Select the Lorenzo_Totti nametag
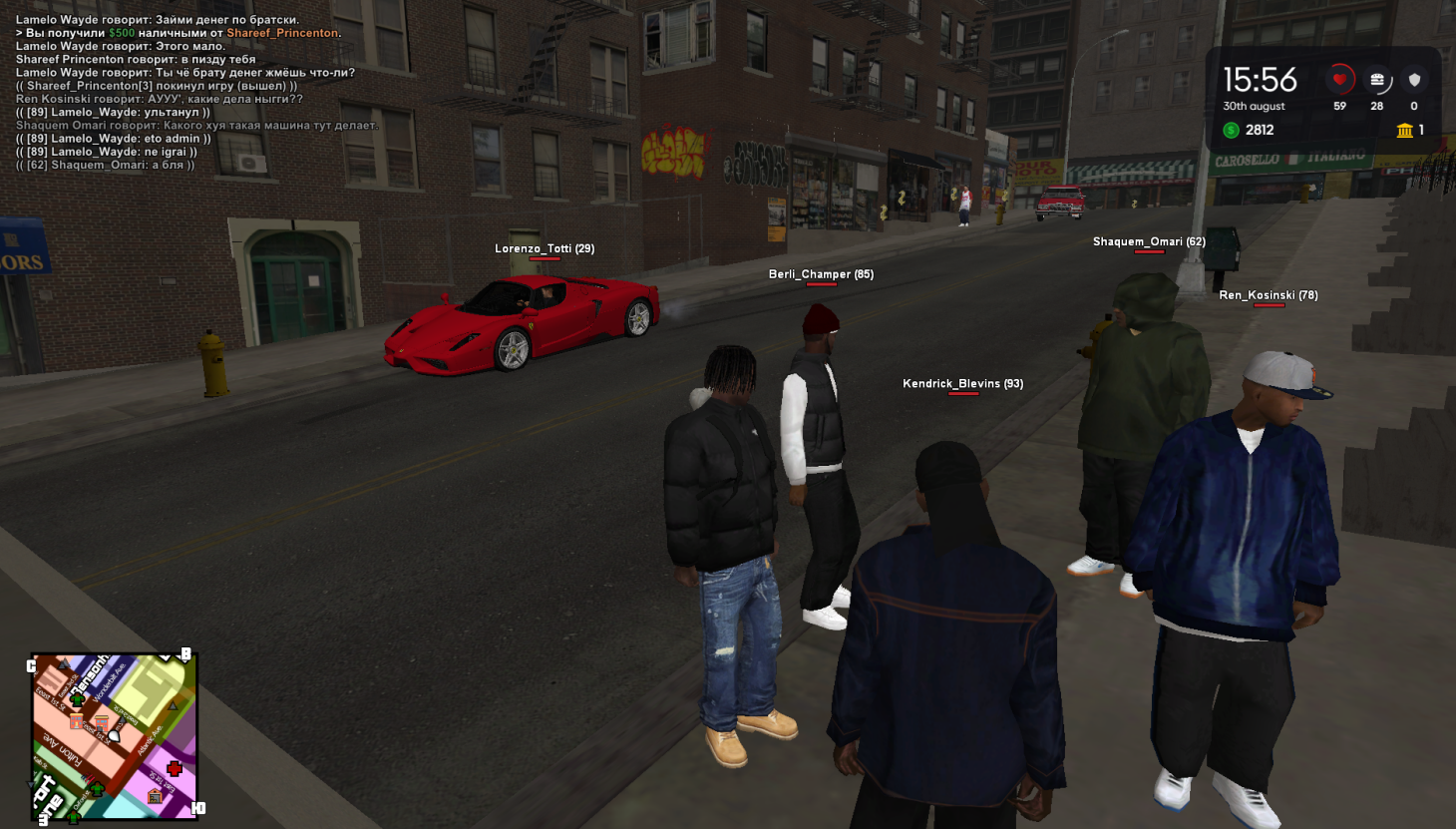1456x829 pixels. (545, 248)
